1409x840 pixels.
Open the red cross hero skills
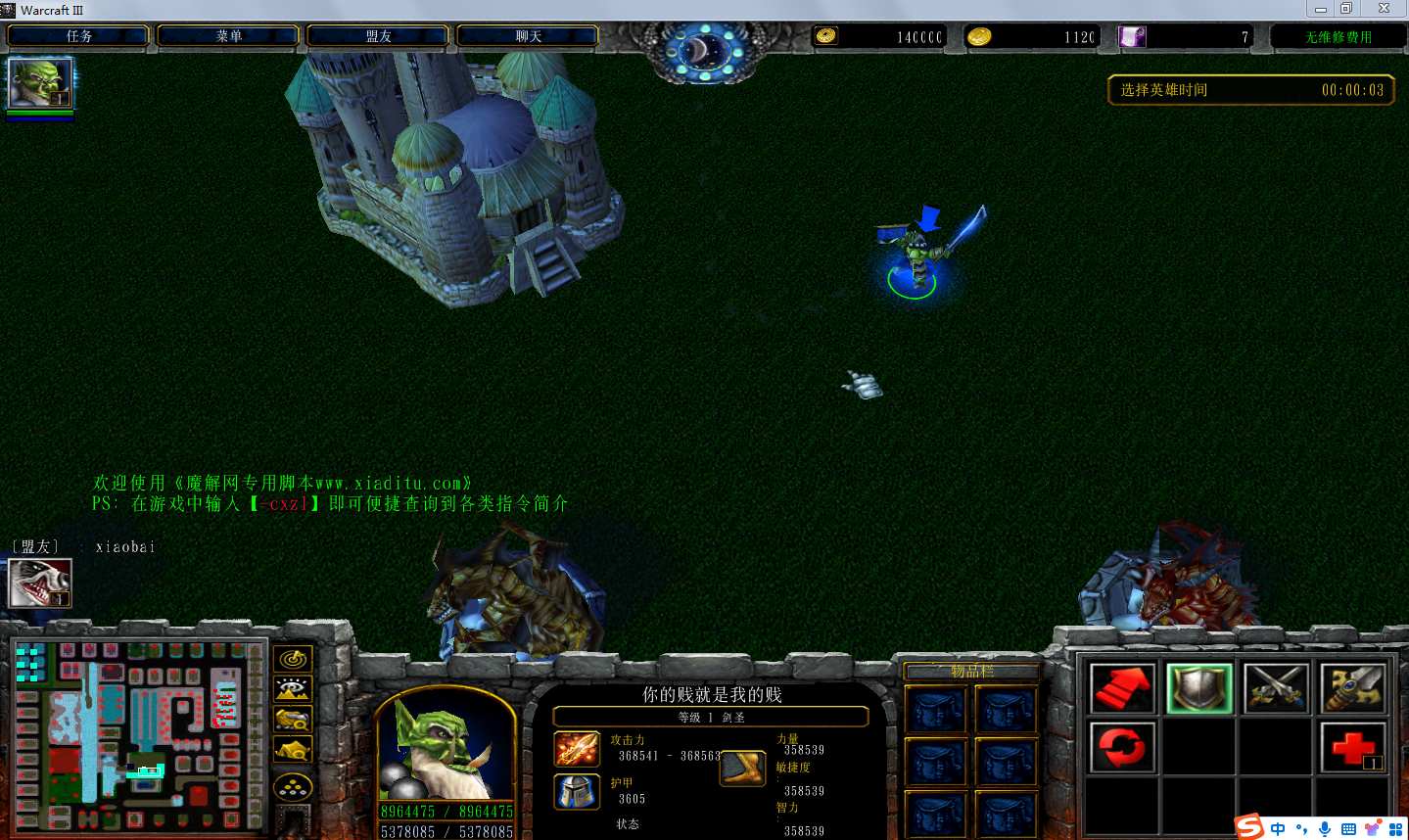click(x=1352, y=748)
